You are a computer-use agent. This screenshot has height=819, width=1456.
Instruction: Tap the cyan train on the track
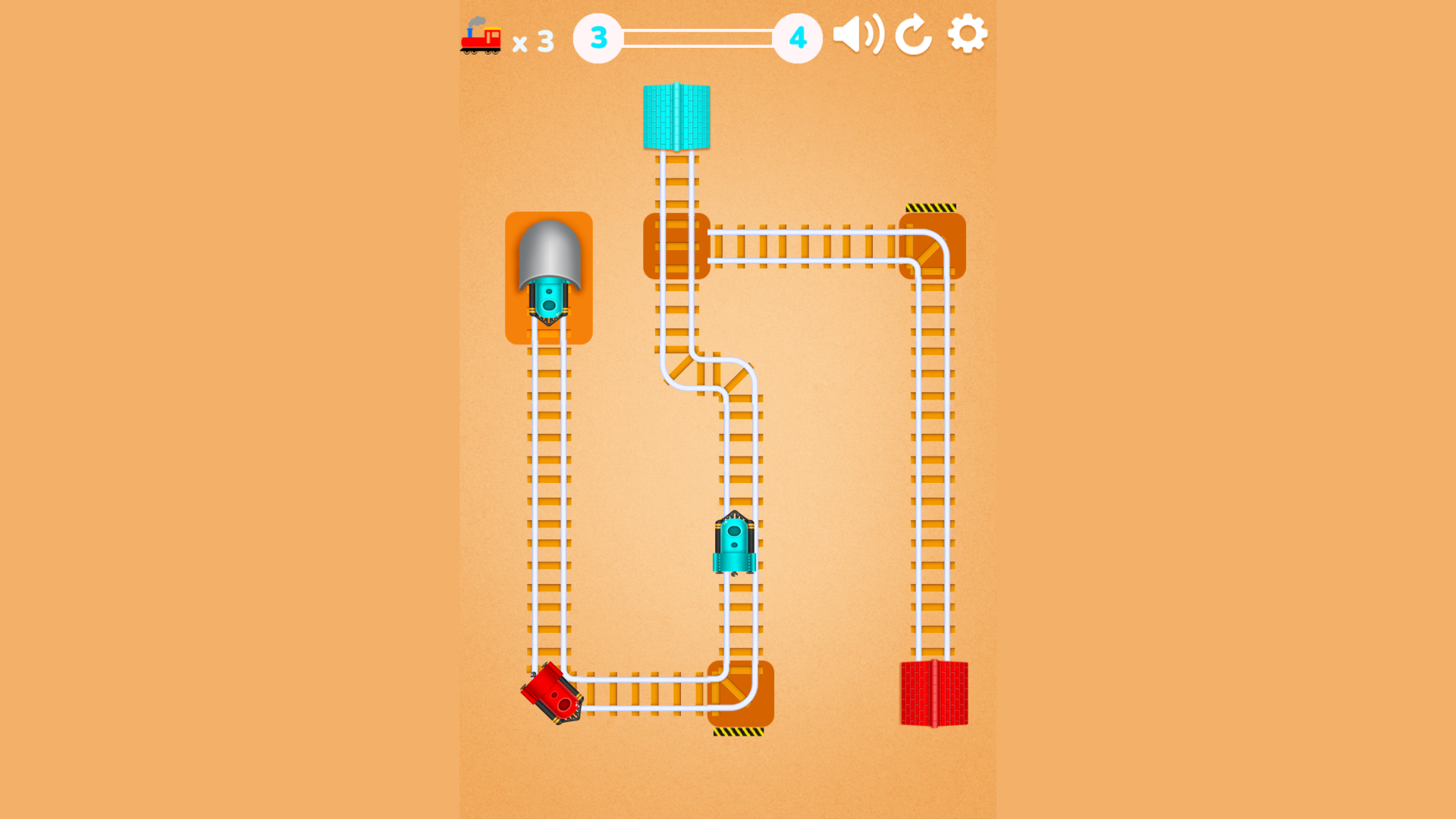tap(734, 544)
